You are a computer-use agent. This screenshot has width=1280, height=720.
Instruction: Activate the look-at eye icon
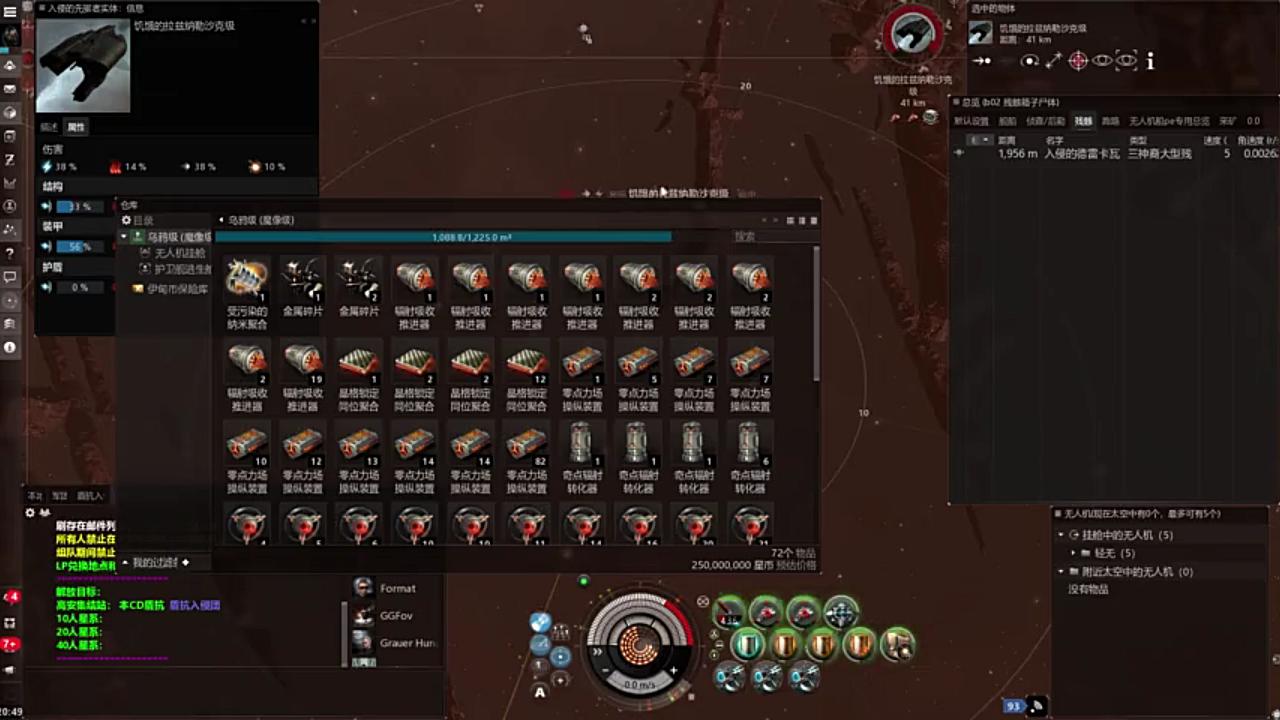[x=1102, y=61]
